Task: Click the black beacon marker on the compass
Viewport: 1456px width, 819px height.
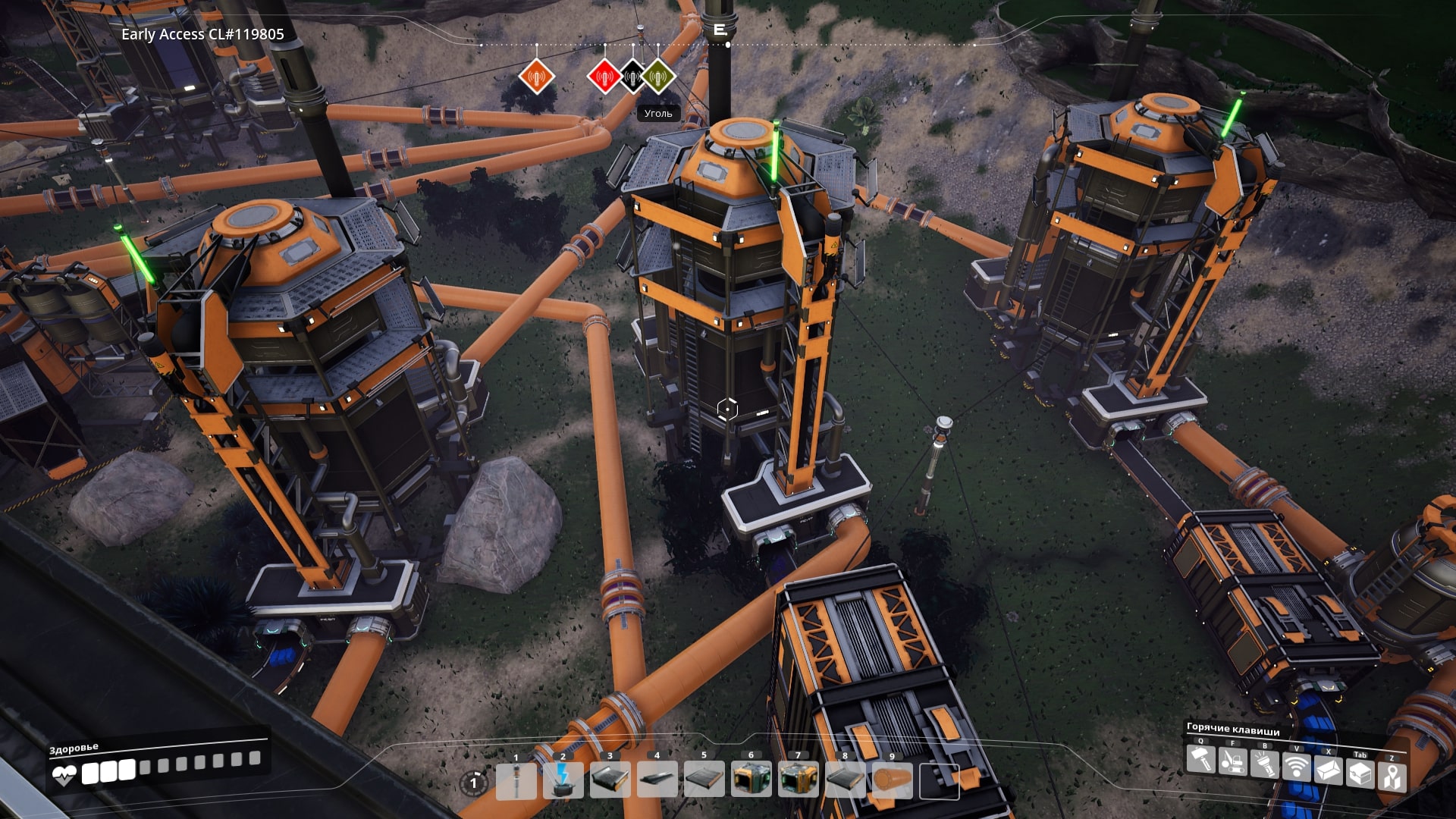Action: pyautogui.click(x=632, y=77)
